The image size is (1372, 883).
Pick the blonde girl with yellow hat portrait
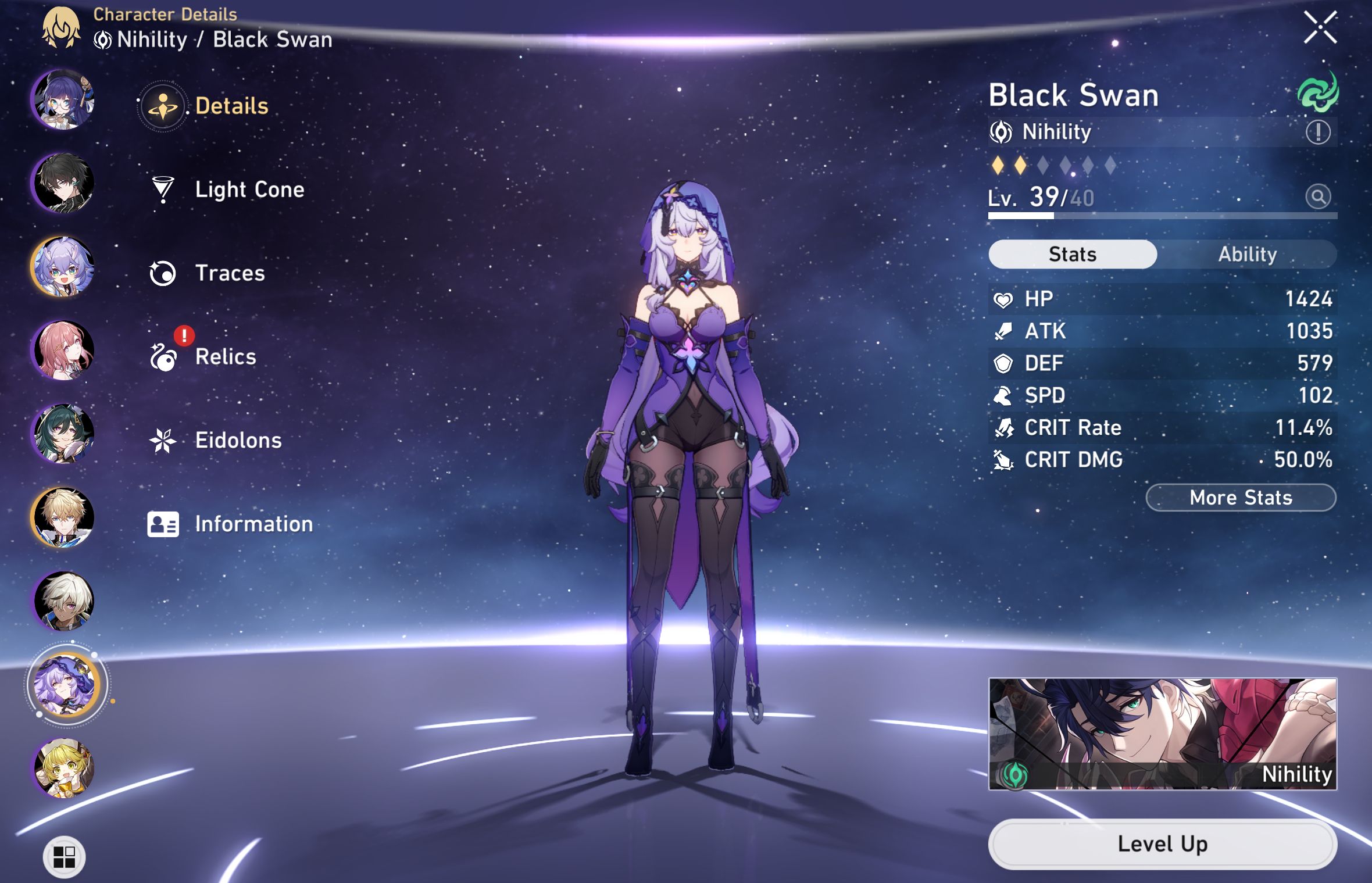coord(63,768)
